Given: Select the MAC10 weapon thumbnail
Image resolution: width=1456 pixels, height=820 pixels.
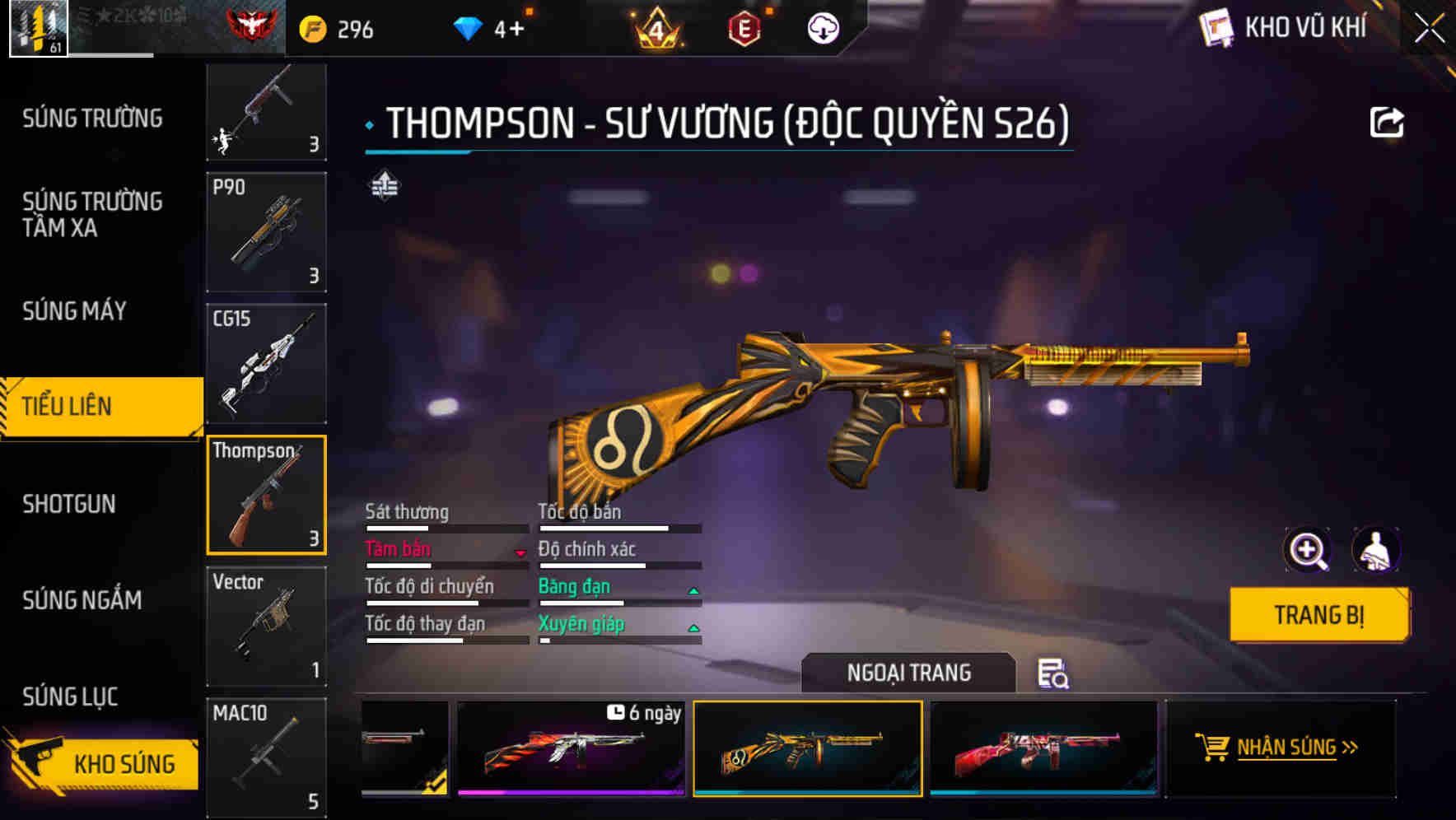Looking at the screenshot, I should (x=266, y=757).
